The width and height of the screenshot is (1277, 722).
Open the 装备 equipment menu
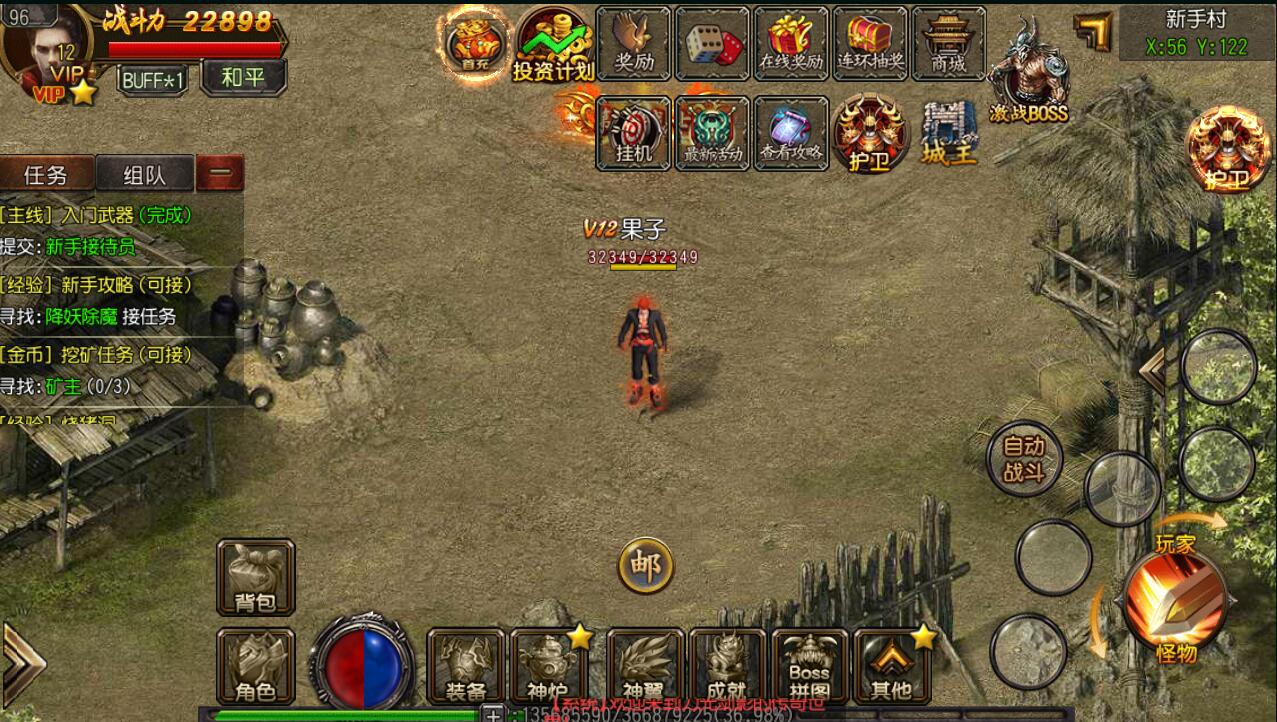(465, 666)
